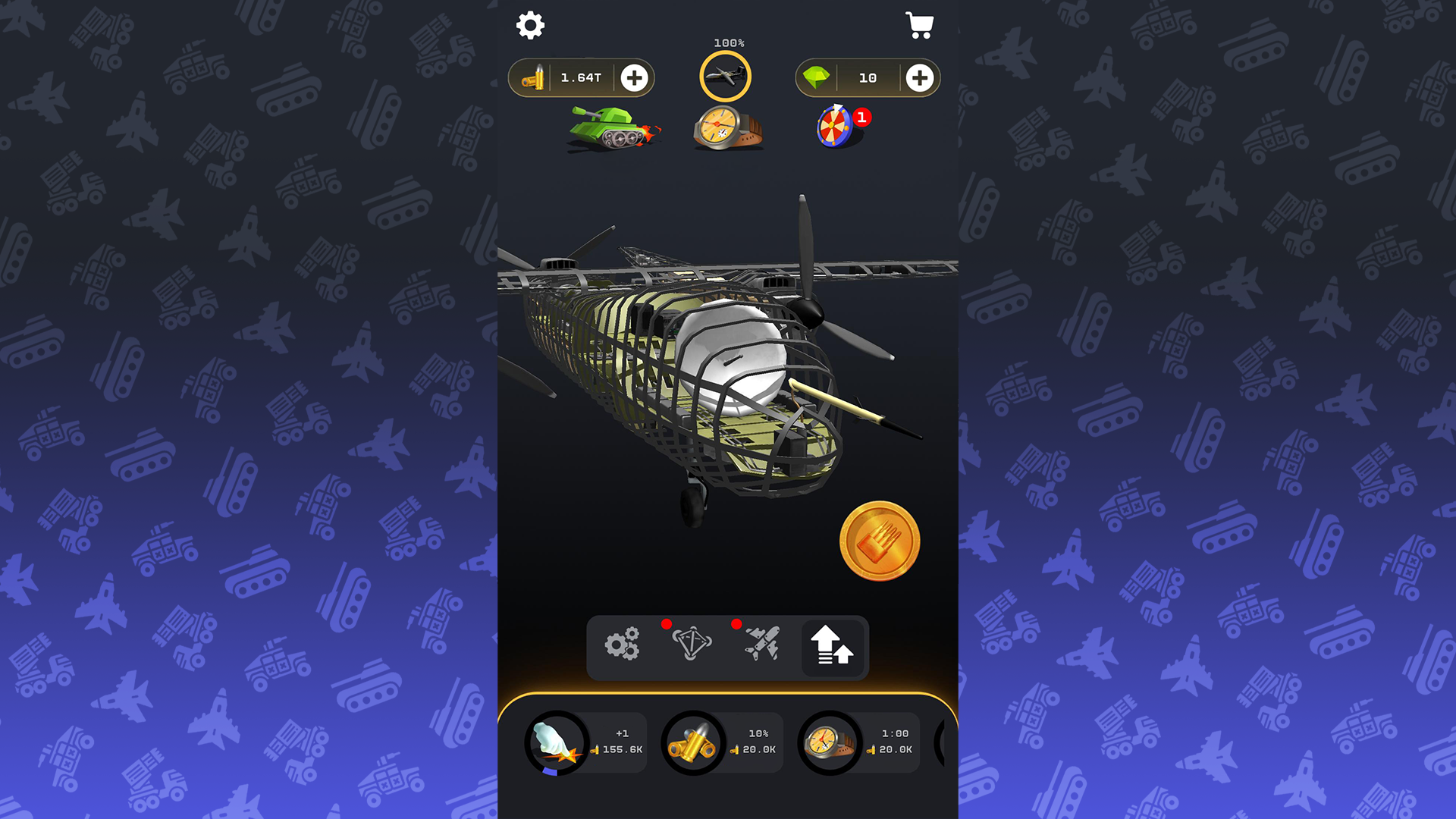Spin the prize wheel with badge showing 1
Image resolution: width=1456 pixels, height=819 pixels.
click(x=834, y=127)
